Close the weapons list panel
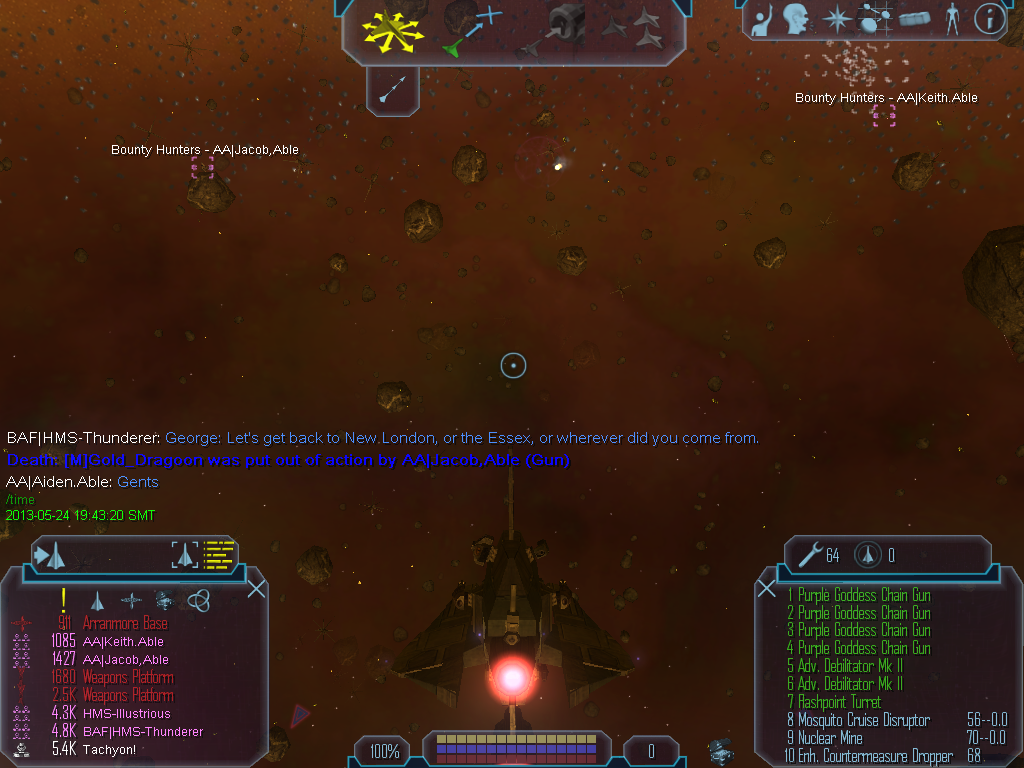1024x768 pixels. (x=767, y=588)
